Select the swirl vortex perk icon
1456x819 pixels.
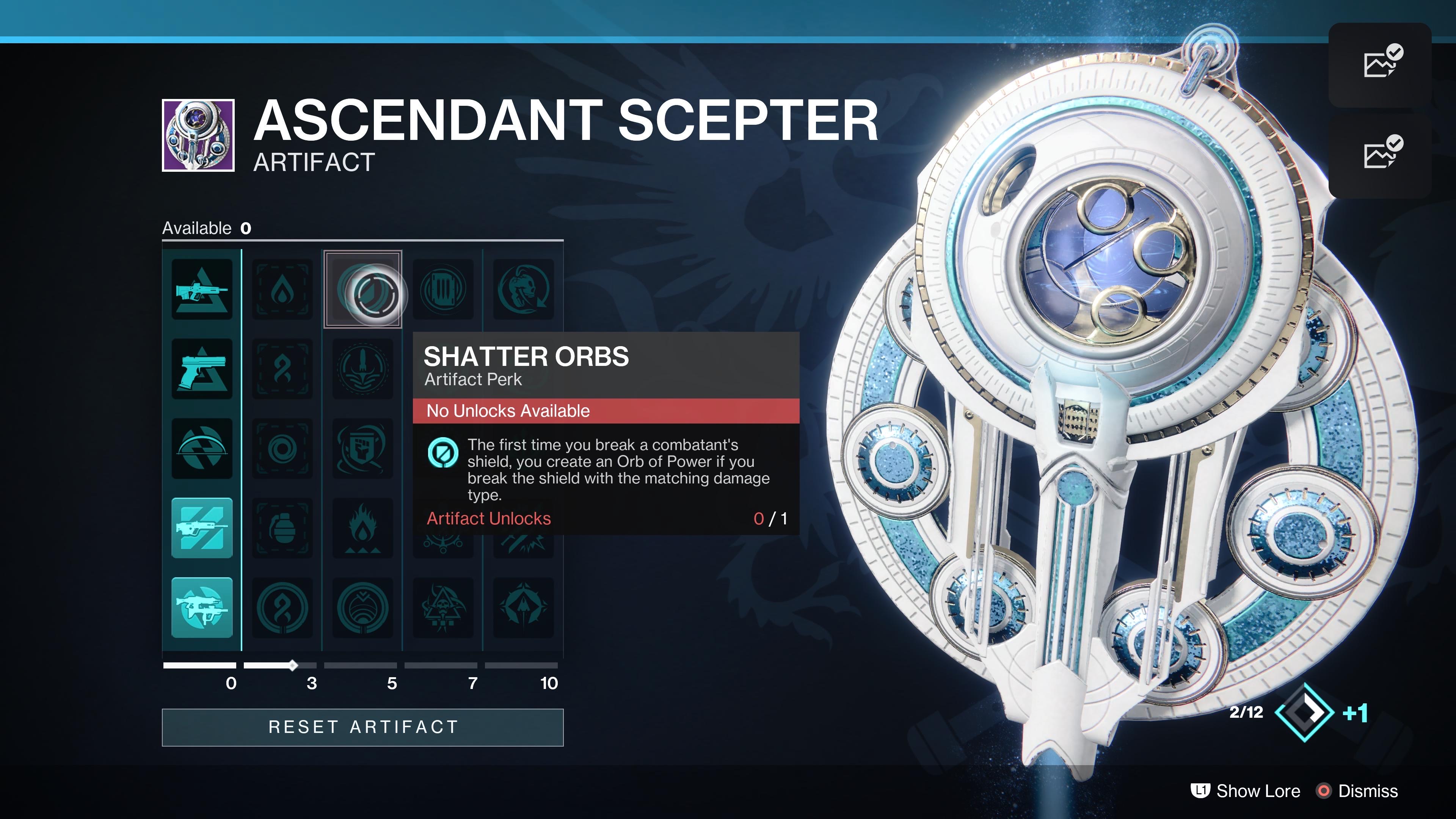pos(282,449)
